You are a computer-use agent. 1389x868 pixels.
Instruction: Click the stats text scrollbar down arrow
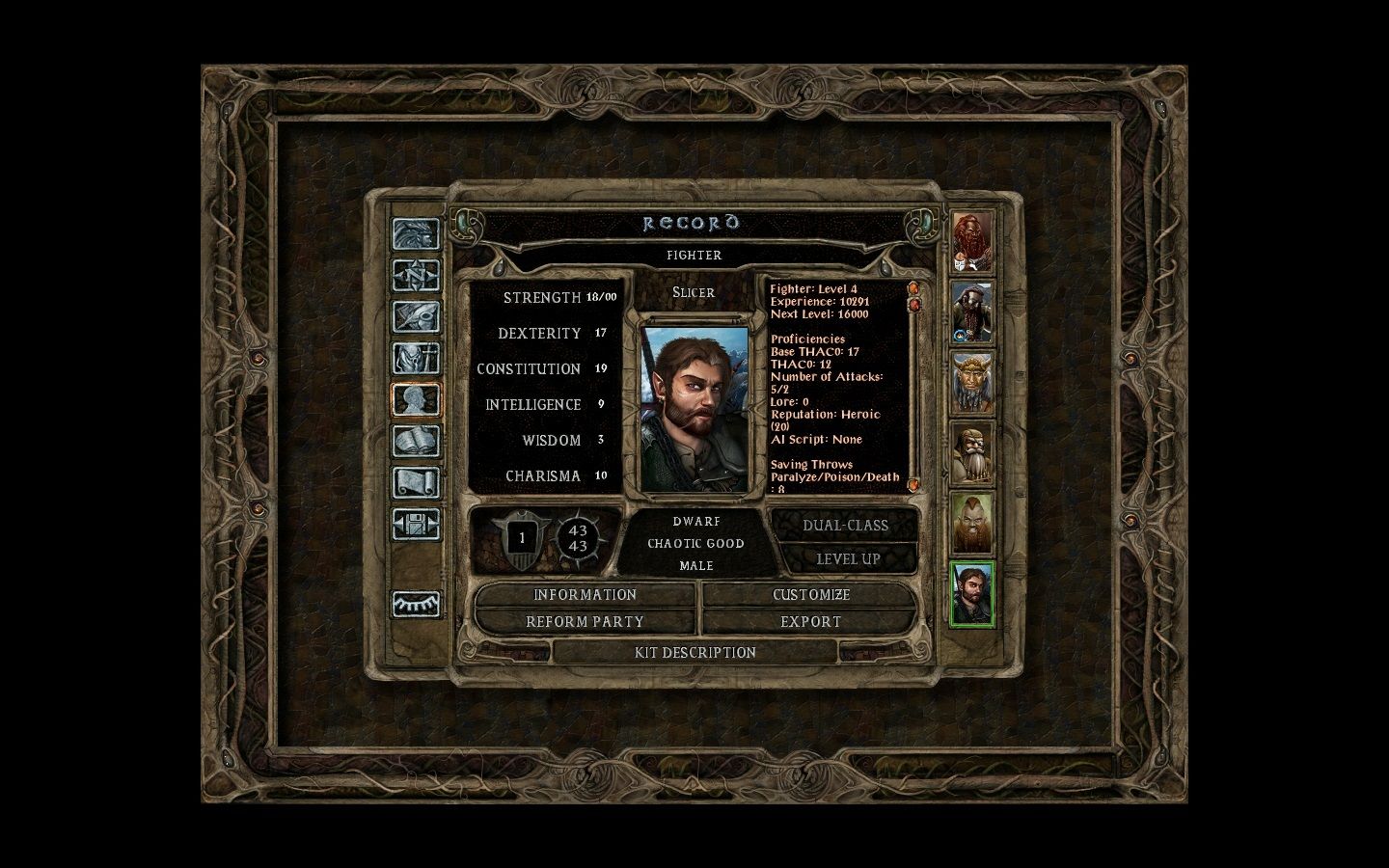pyautogui.click(x=913, y=484)
